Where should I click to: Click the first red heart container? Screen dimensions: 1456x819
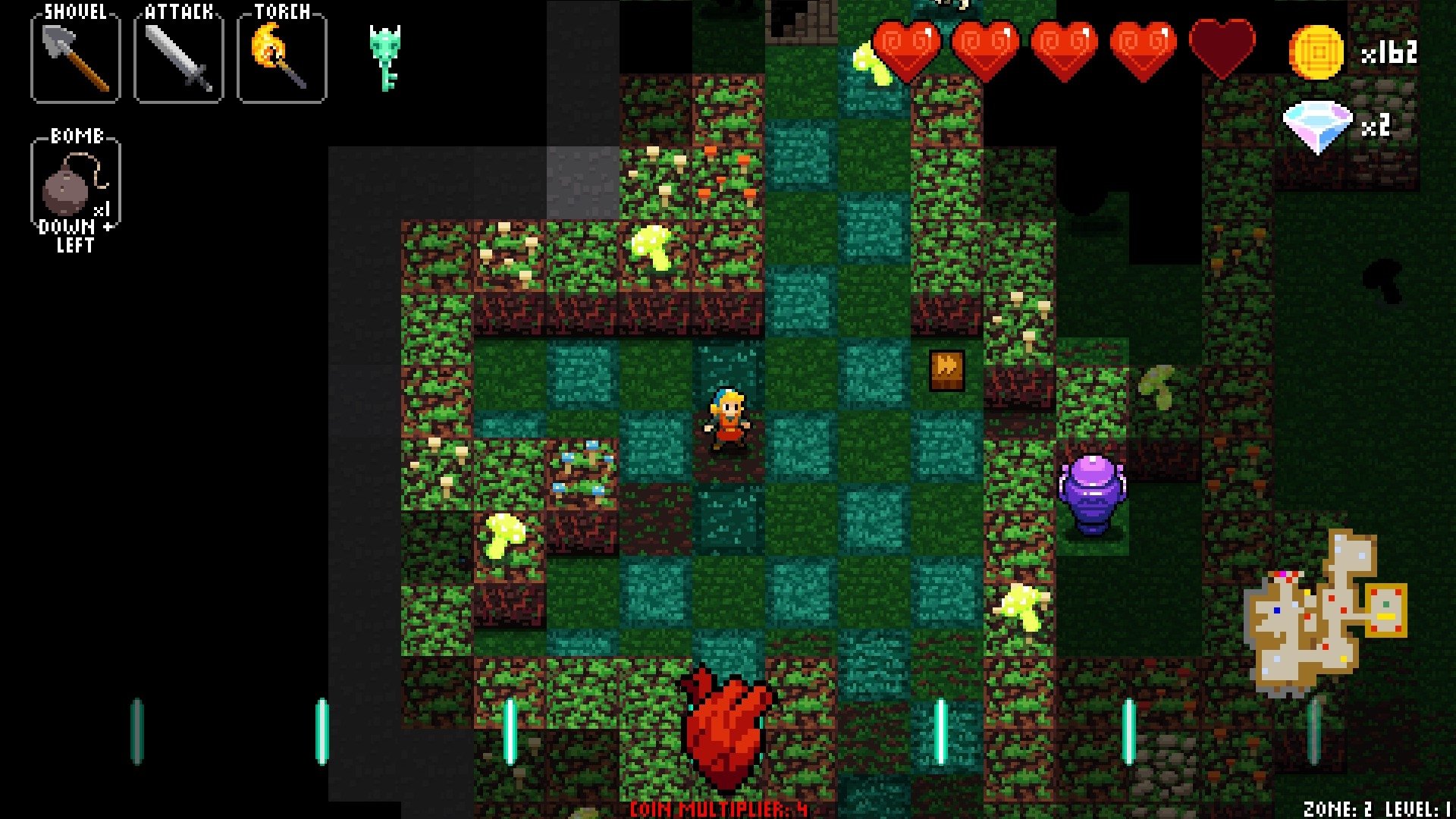[x=908, y=47]
